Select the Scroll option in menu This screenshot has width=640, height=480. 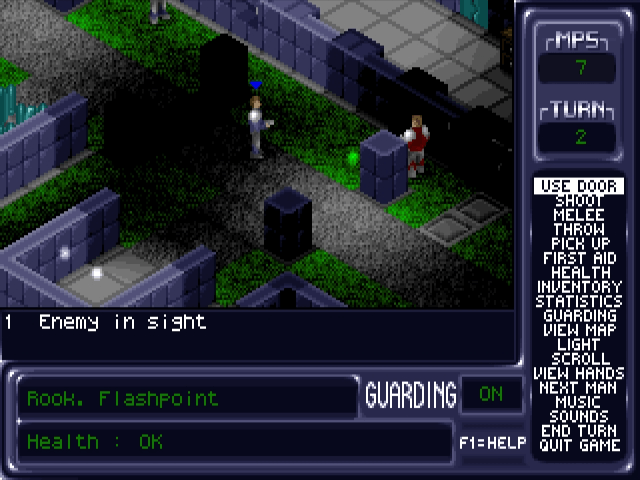579,359
